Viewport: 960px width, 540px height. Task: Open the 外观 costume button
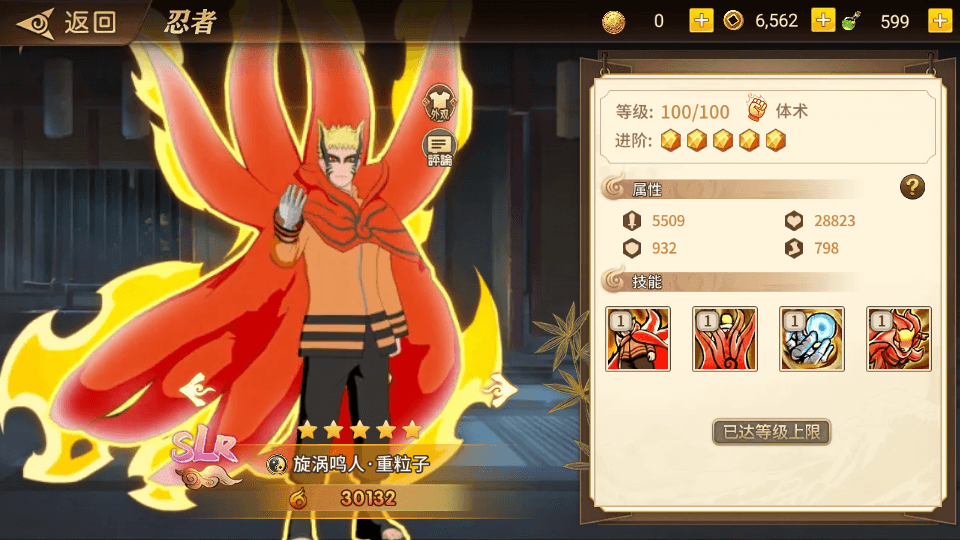point(439,103)
